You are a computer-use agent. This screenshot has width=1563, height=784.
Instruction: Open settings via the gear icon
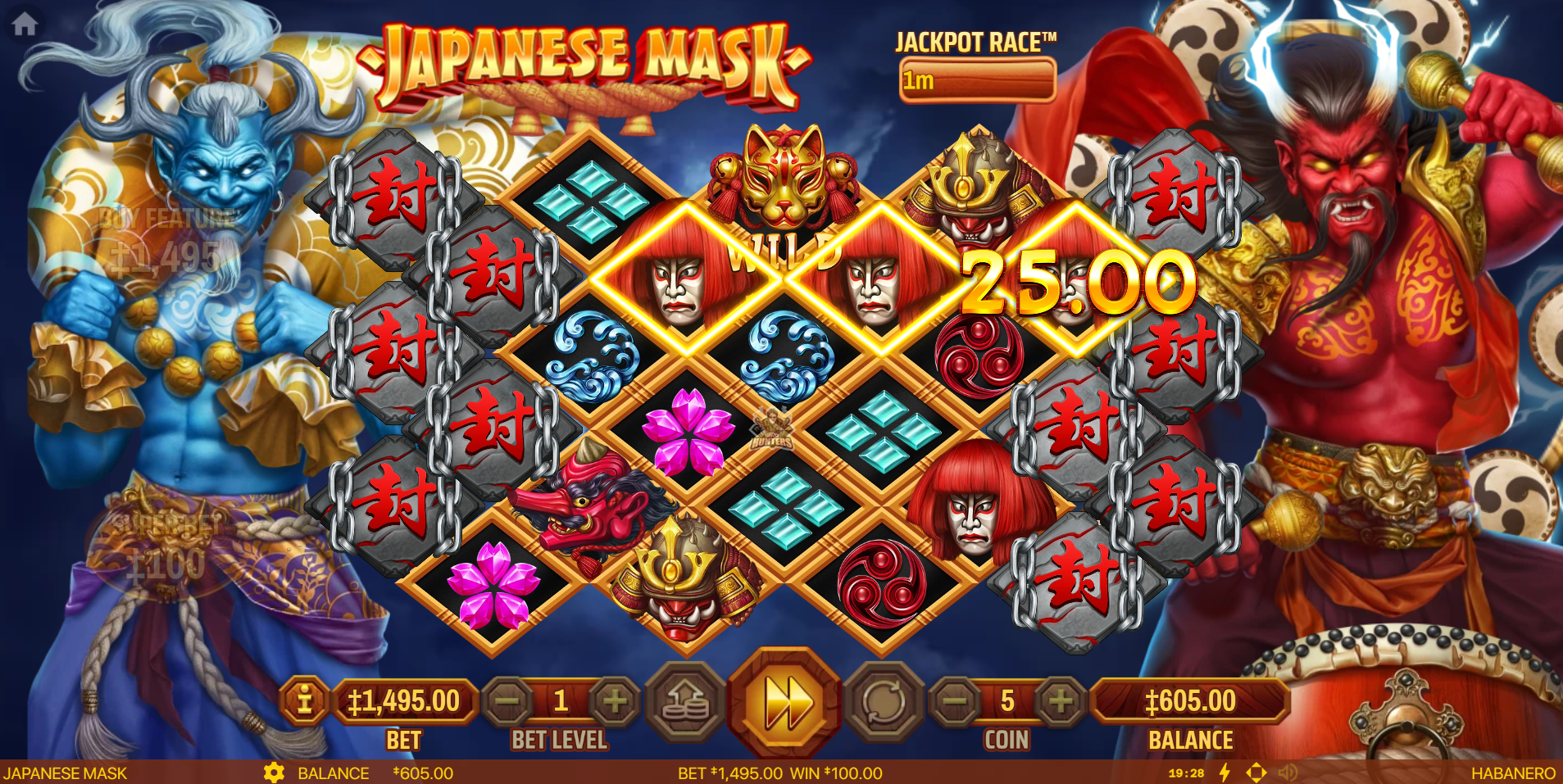274,773
